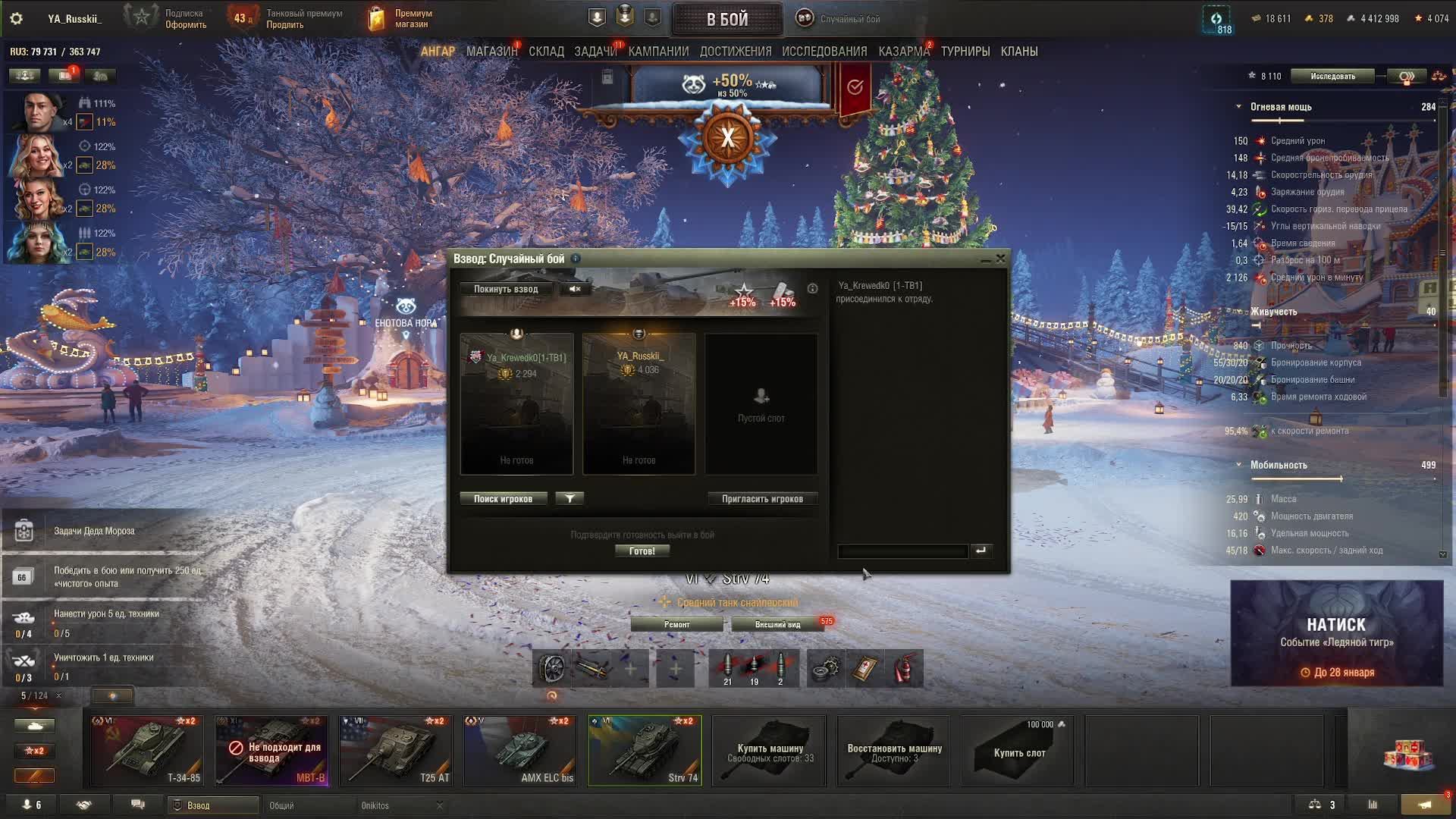Confirm readiness with the Готов! button
The height and width of the screenshot is (819, 1456).
(642, 551)
